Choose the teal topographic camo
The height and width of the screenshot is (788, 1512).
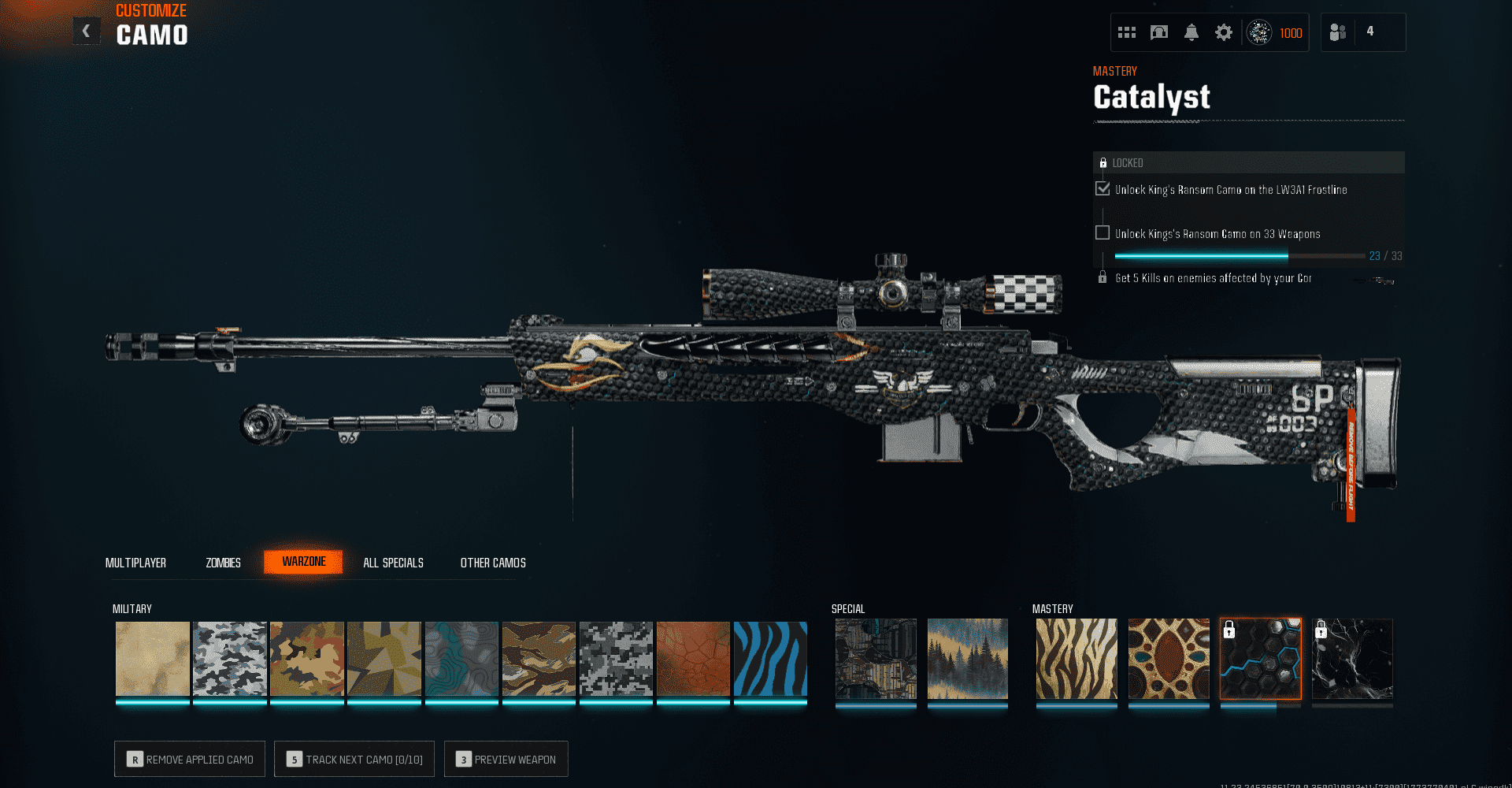click(x=461, y=659)
